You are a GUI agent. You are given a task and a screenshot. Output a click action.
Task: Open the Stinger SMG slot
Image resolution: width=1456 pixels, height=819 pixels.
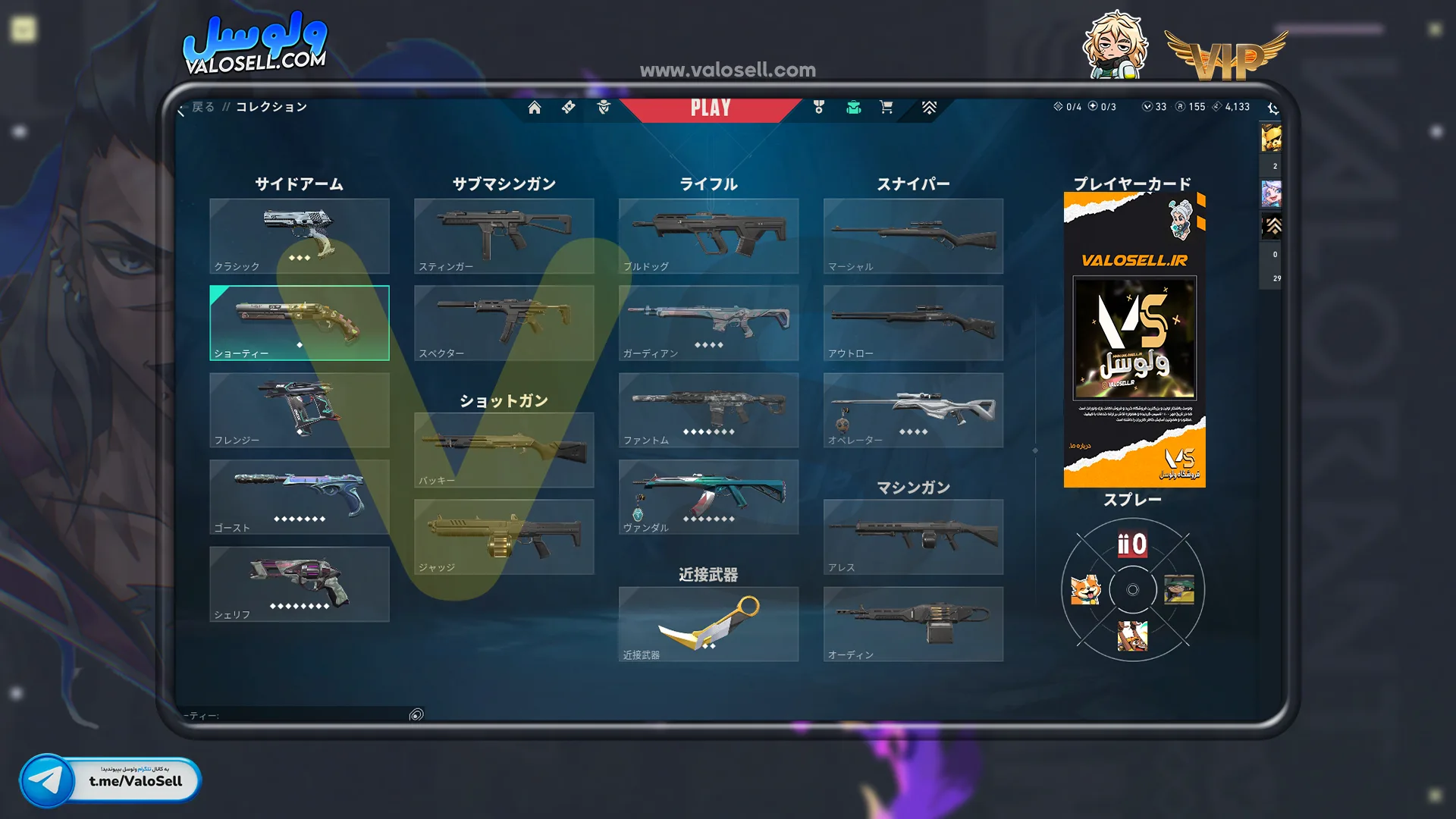[504, 236]
